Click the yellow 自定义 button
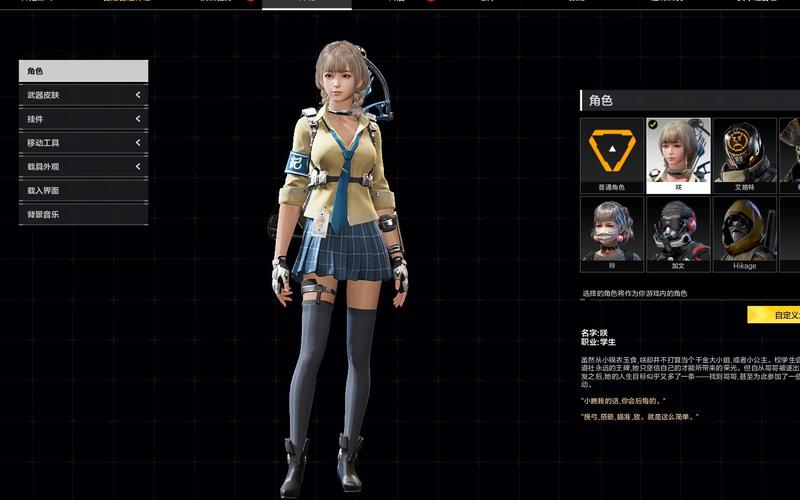 pyautogui.click(x=775, y=316)
